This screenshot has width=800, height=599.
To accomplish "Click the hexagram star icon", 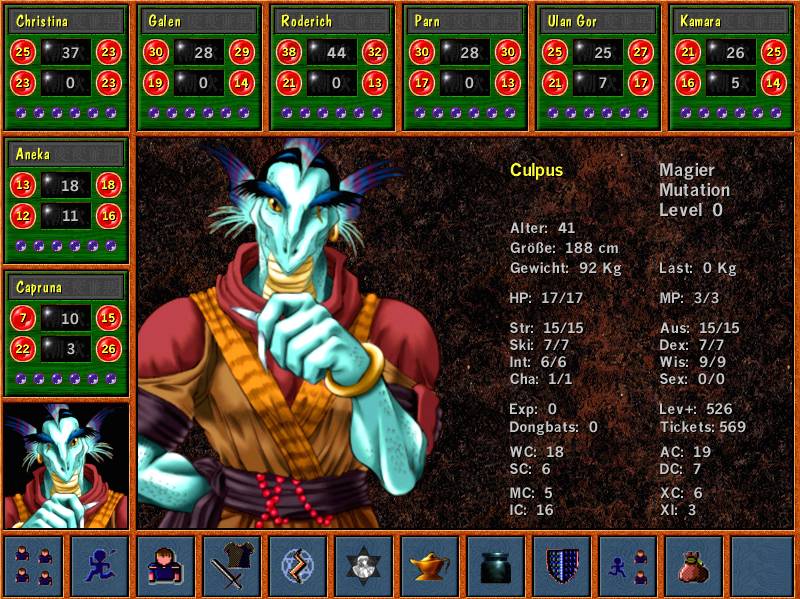I will [x=364, y=566].
